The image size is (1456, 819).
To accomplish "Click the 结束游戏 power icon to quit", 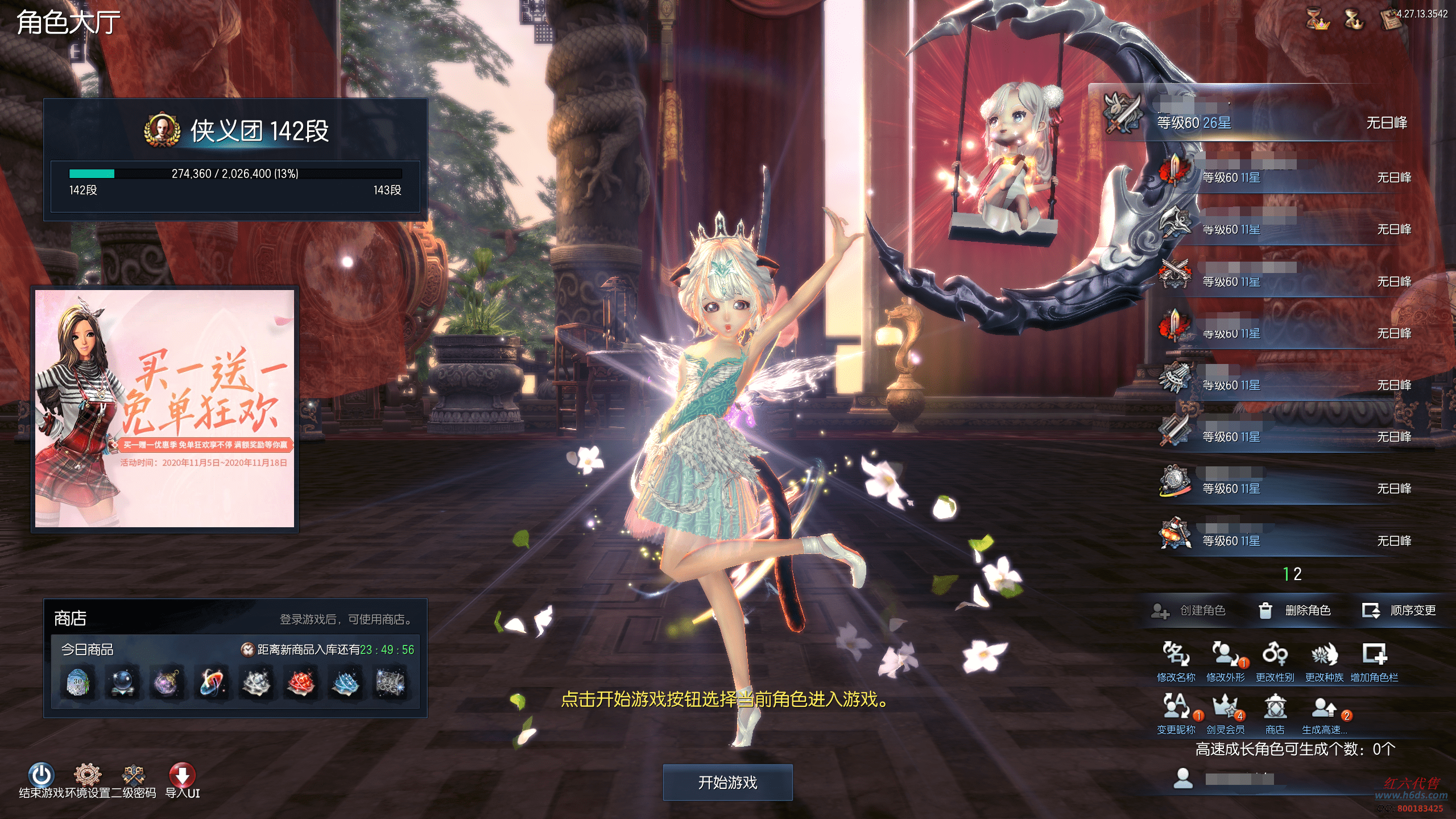I will coord(41,775).
